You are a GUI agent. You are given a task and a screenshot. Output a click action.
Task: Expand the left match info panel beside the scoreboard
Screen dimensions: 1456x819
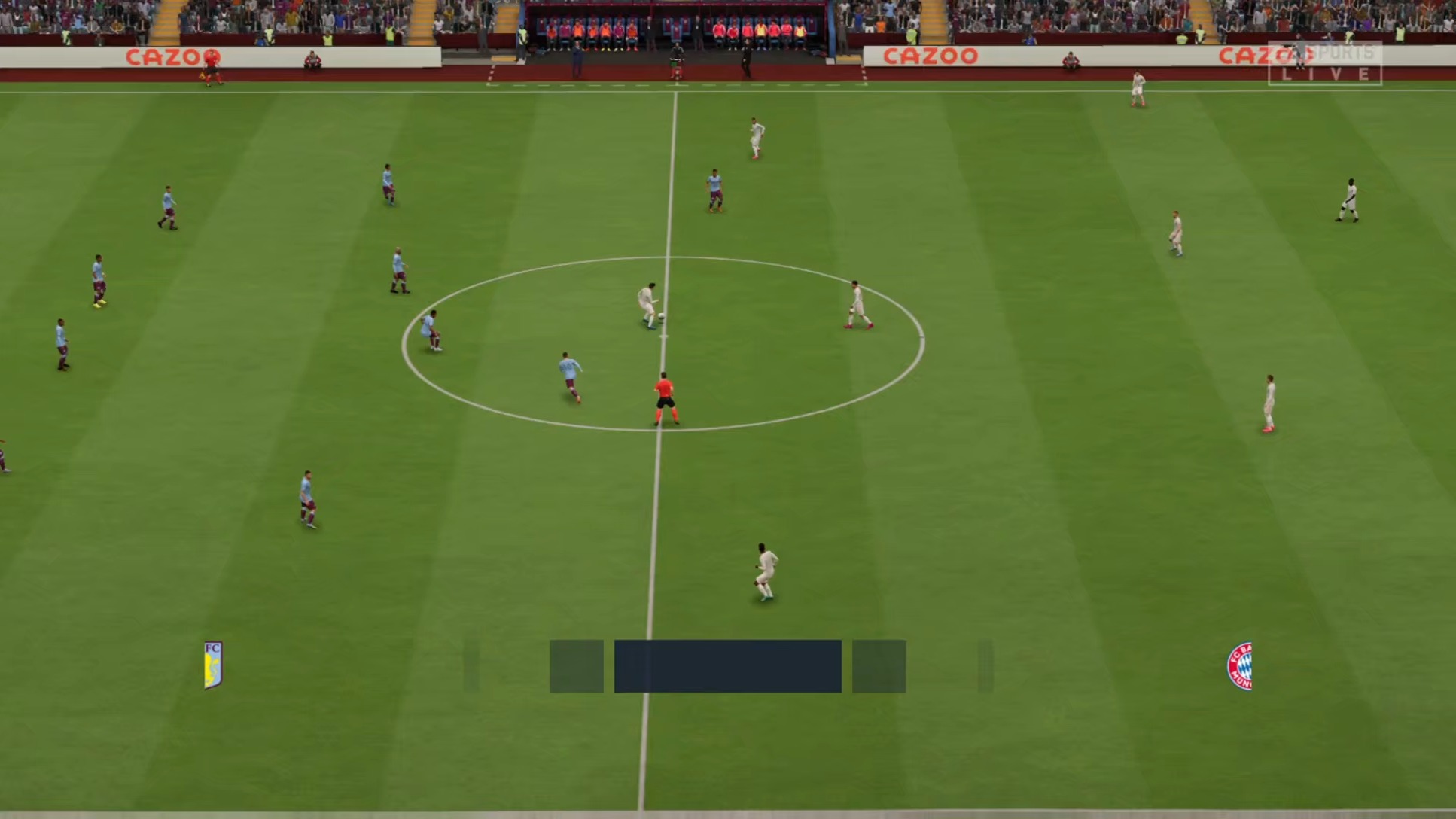pos(577,665)
